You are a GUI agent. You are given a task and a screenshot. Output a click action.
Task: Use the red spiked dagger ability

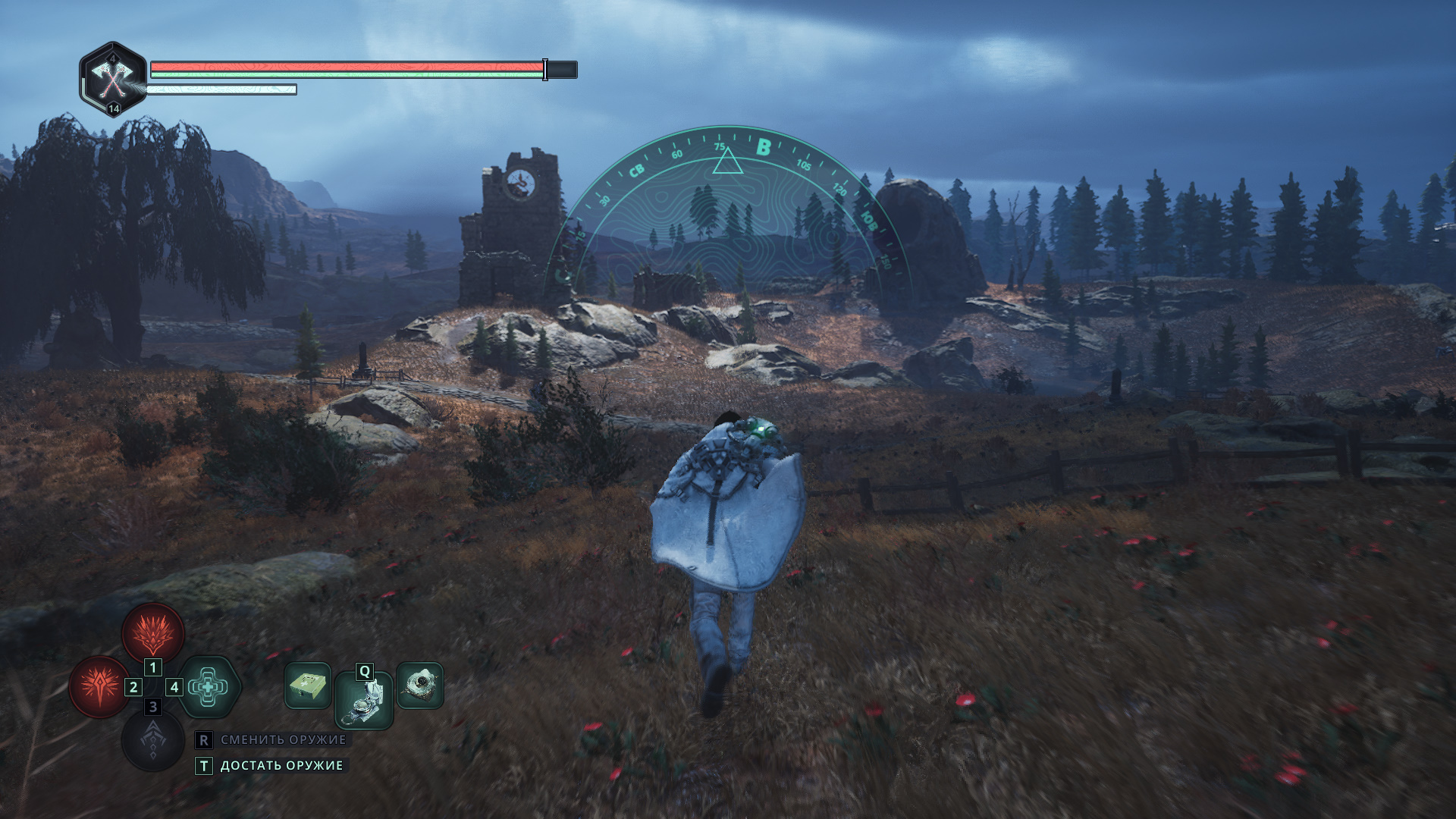[x=99, y=686]
